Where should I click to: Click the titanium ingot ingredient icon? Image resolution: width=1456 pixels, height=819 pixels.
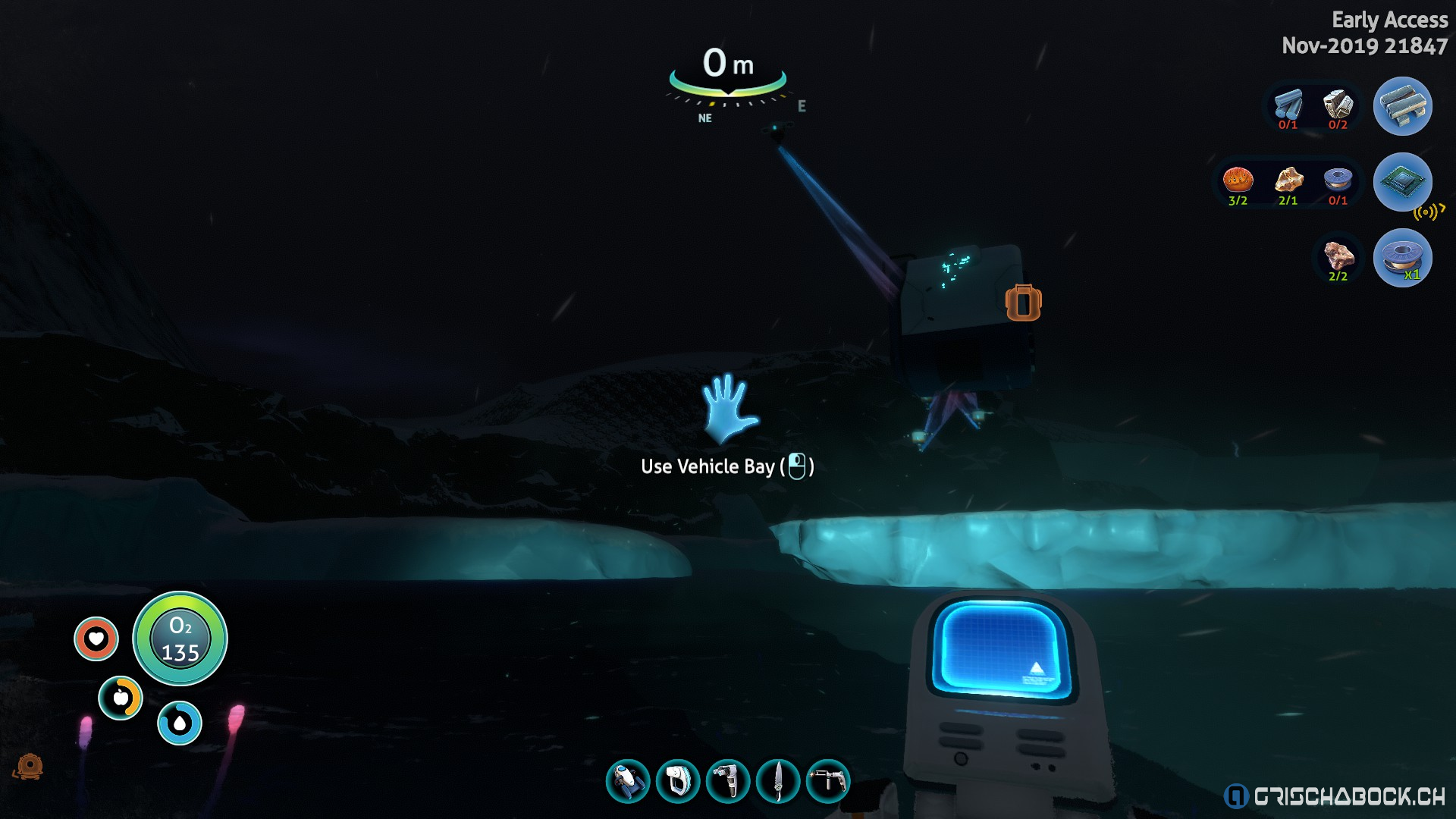(x=1288, y=105)
